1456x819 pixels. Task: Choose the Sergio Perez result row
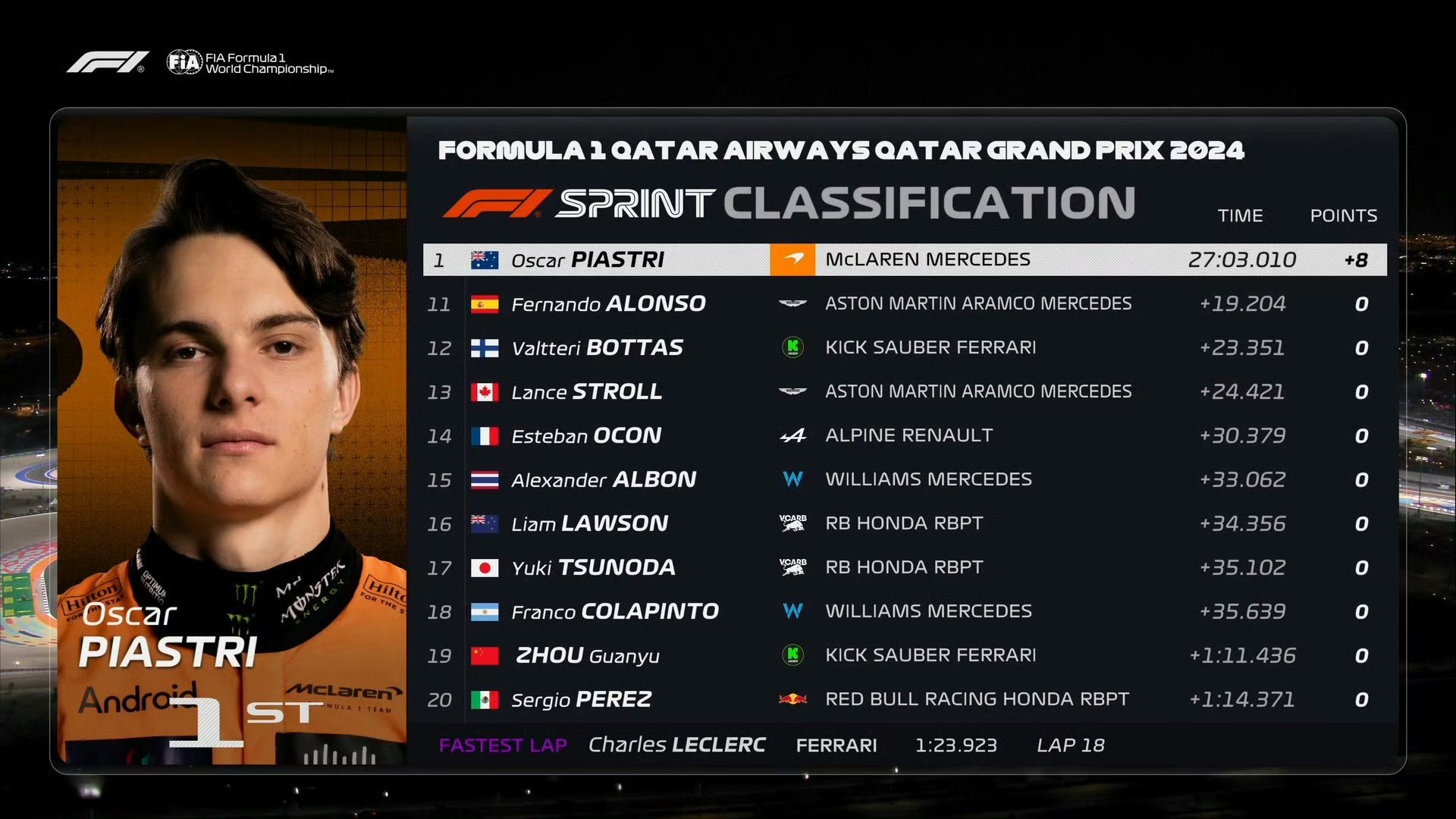[904, 700]
